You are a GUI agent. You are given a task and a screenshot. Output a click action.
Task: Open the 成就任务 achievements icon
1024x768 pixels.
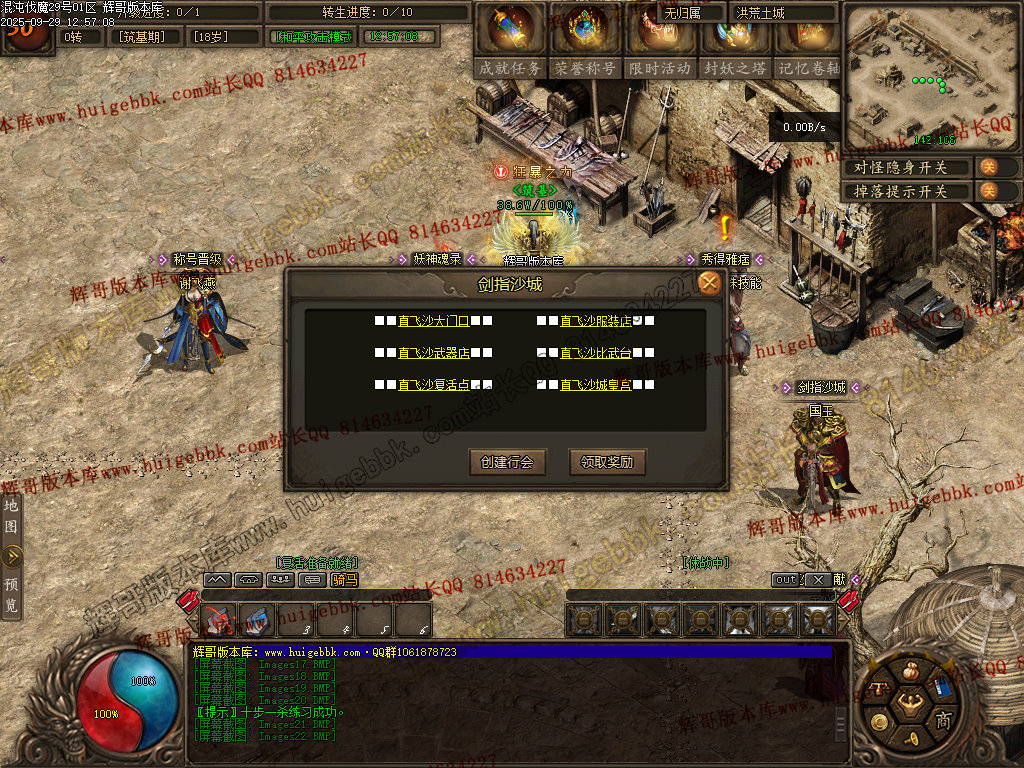[510, 40]
